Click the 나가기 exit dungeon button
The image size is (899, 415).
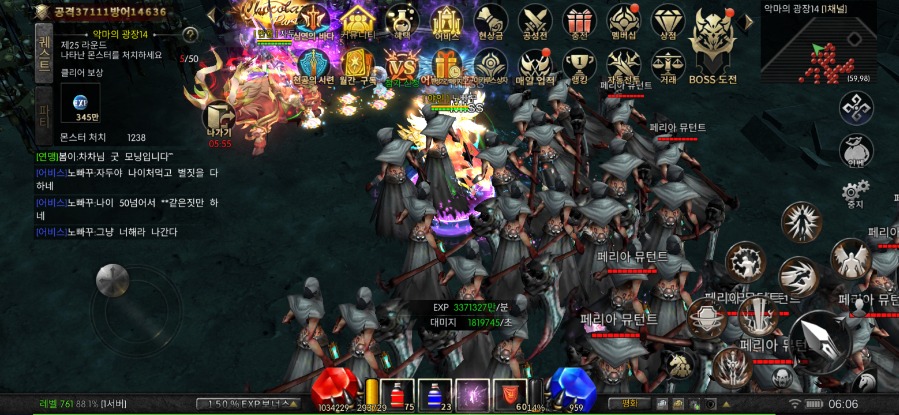218,119
